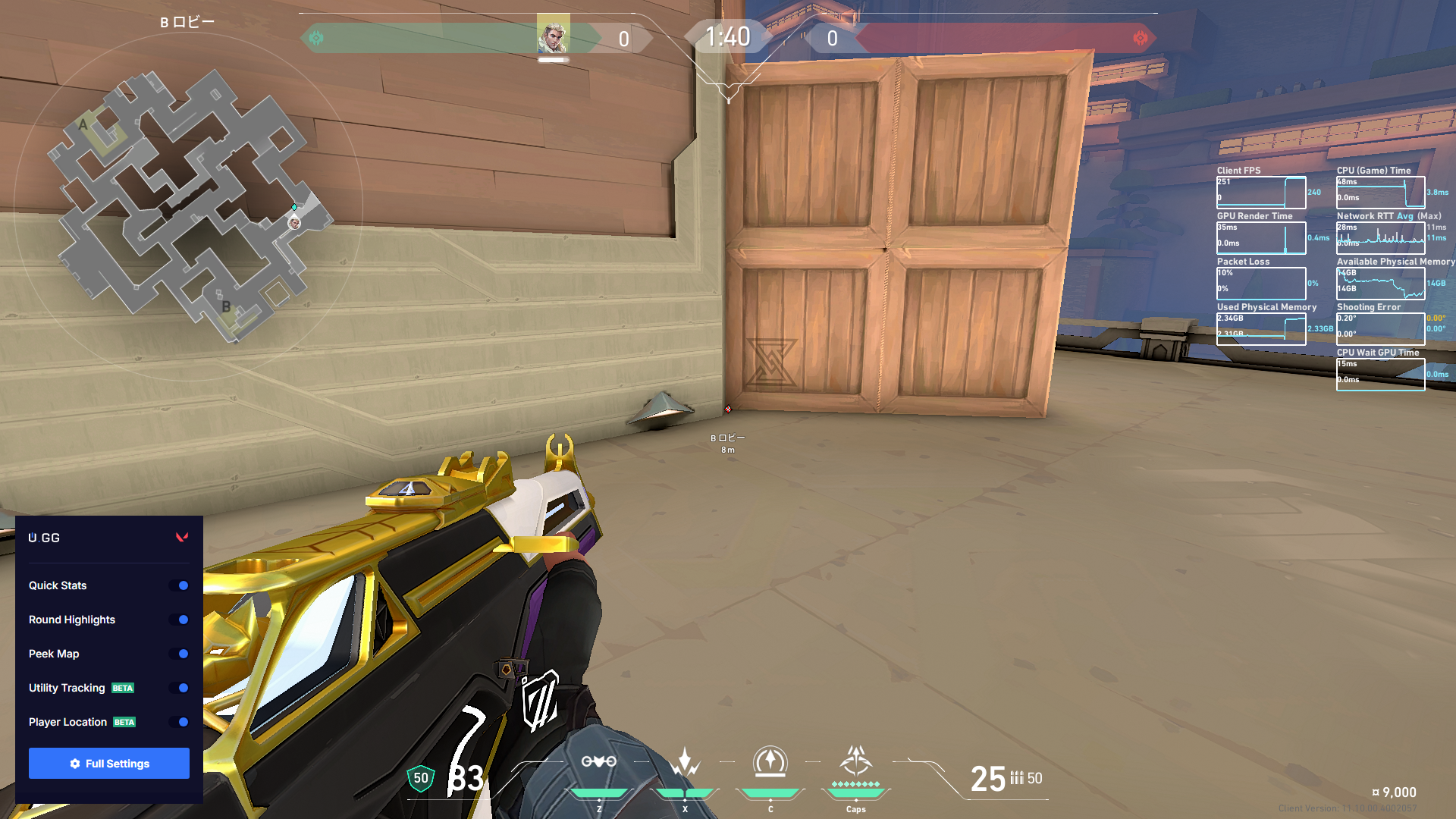
Task: Disable the Player Location toggle
Action: point(180,722)
